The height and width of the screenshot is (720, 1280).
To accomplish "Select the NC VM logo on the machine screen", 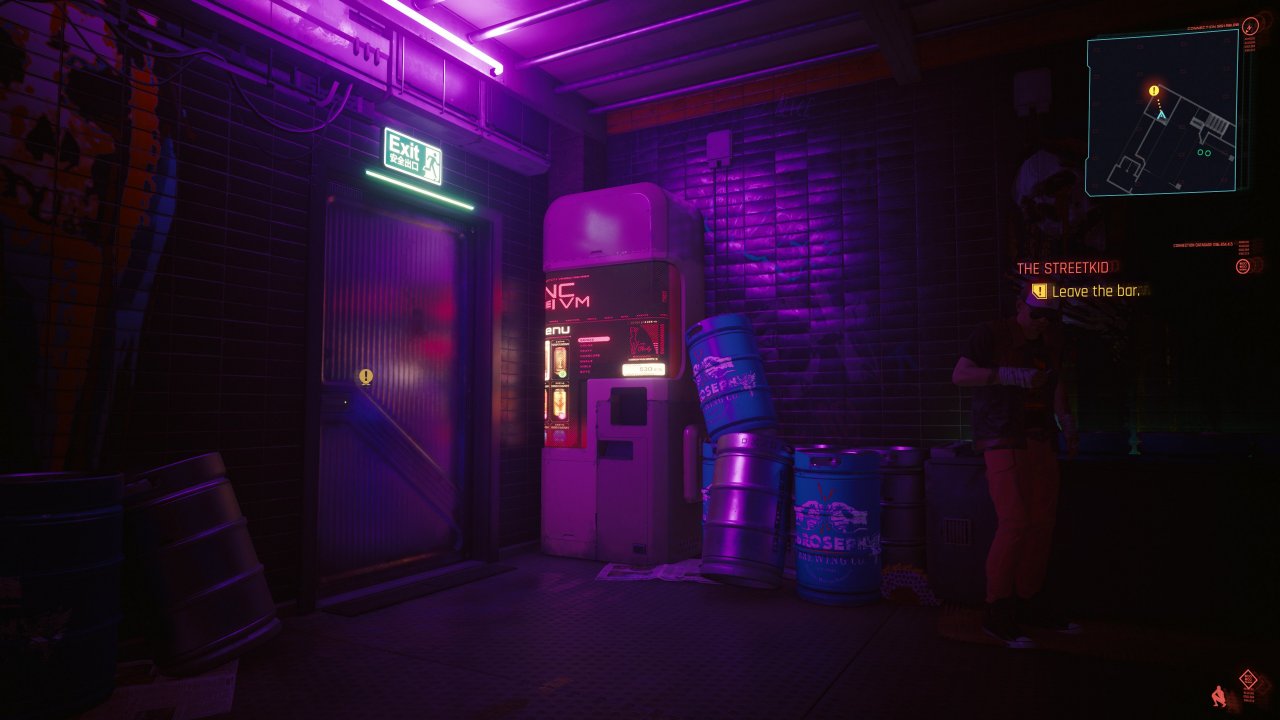I will 567,295.
